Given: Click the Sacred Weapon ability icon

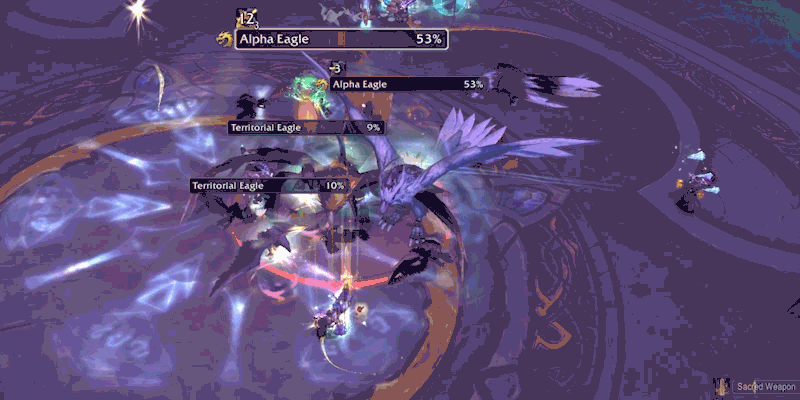Looking at the screenshot, I should (x=722, y=386).
